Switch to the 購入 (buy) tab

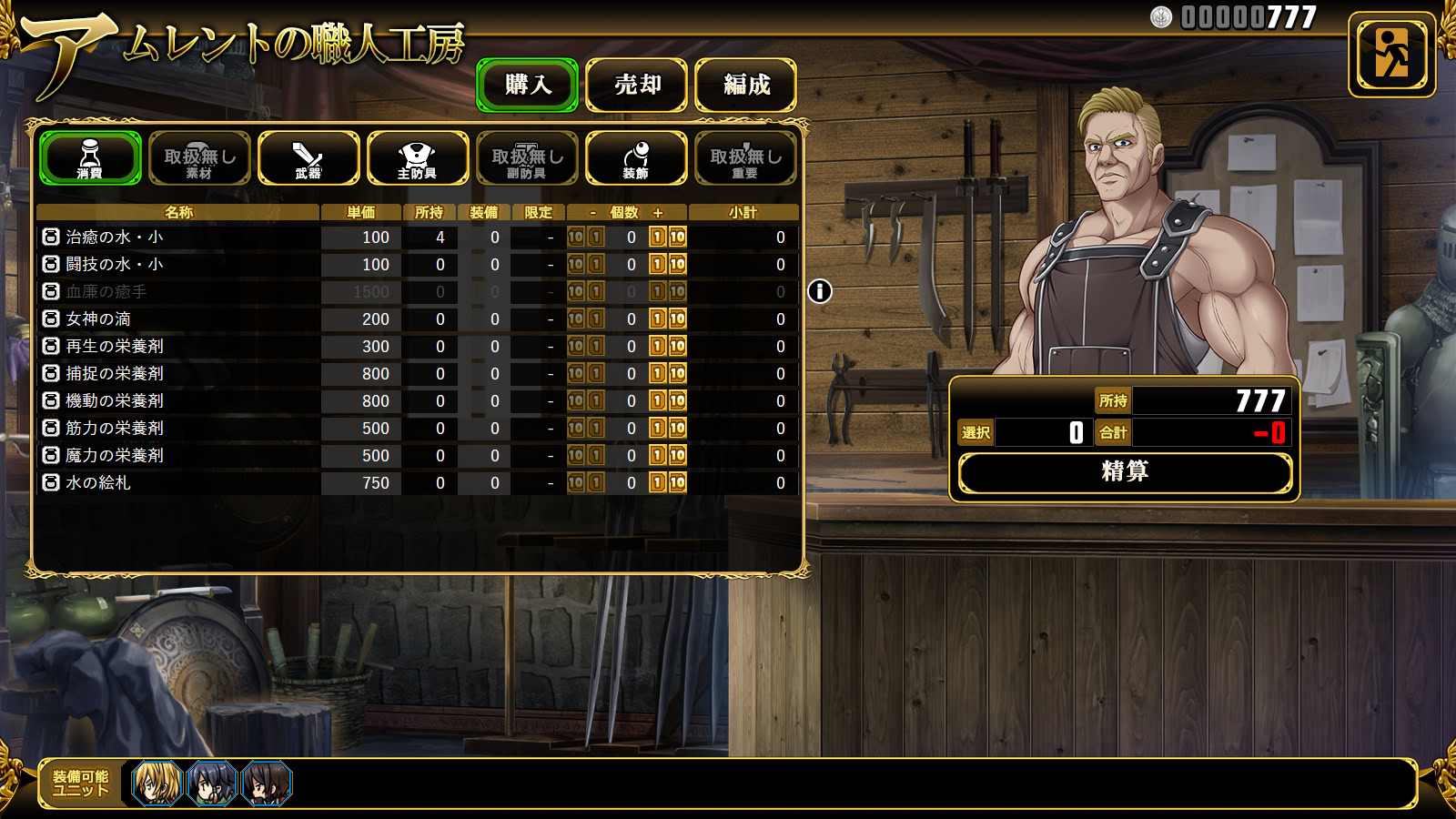coord(527,86)
